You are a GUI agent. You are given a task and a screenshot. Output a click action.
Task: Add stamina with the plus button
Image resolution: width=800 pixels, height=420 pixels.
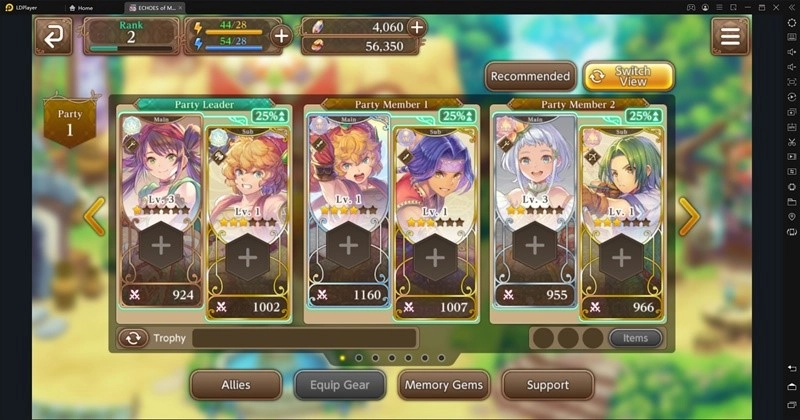tap(281, 36)
